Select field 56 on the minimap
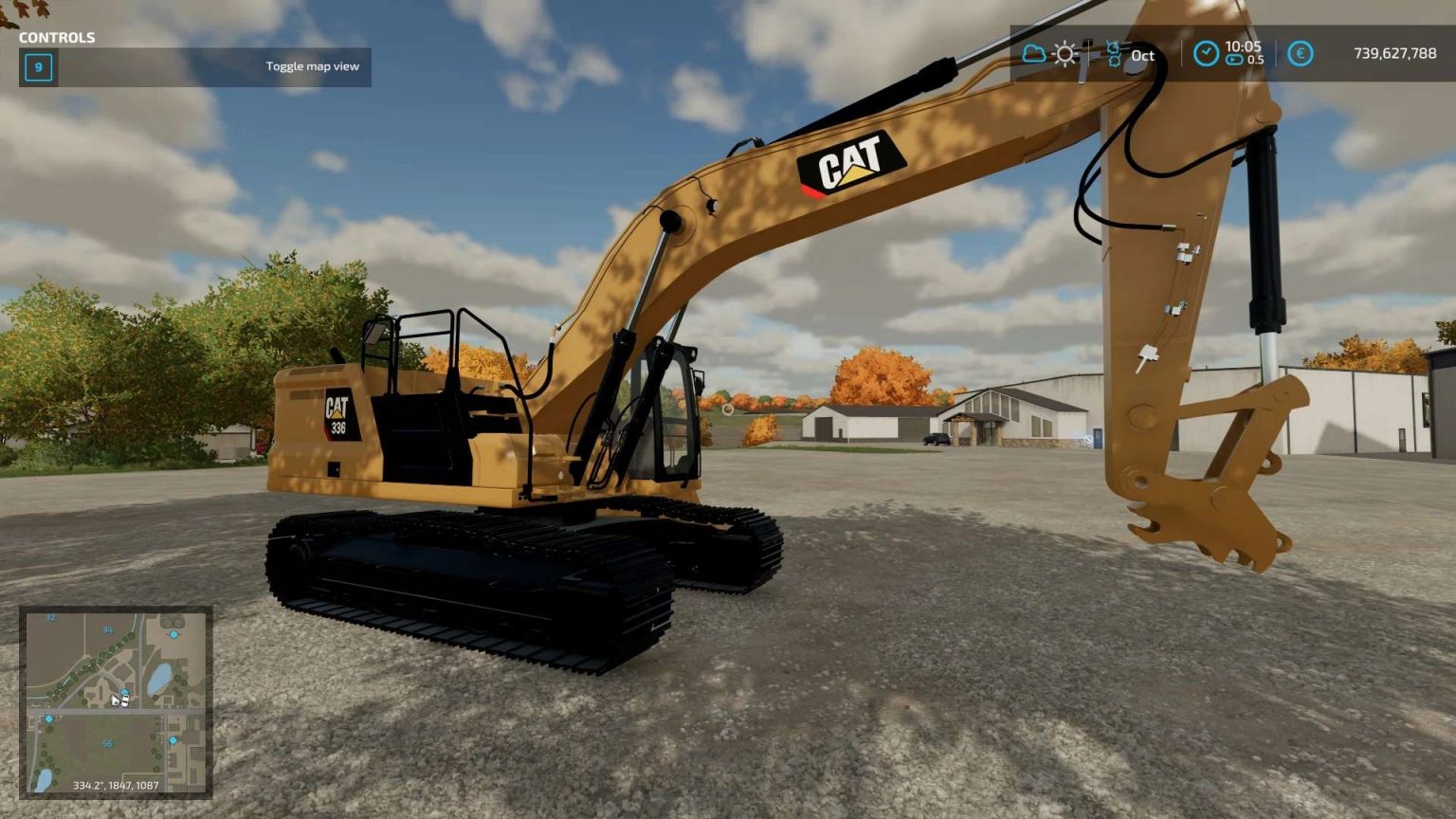The height and width of the screenshot is (819, 1456). 108,742
